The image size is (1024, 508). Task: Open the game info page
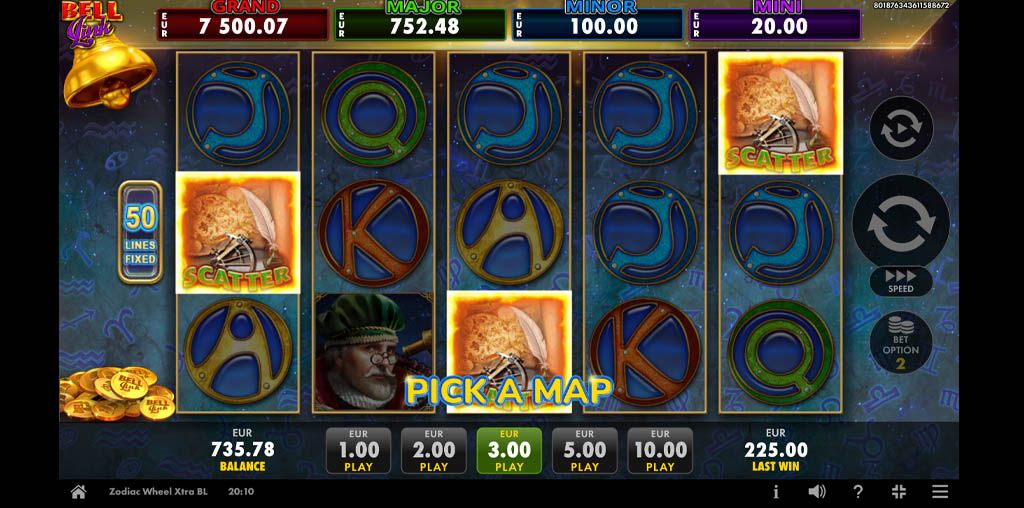click(x=776, y=492)
